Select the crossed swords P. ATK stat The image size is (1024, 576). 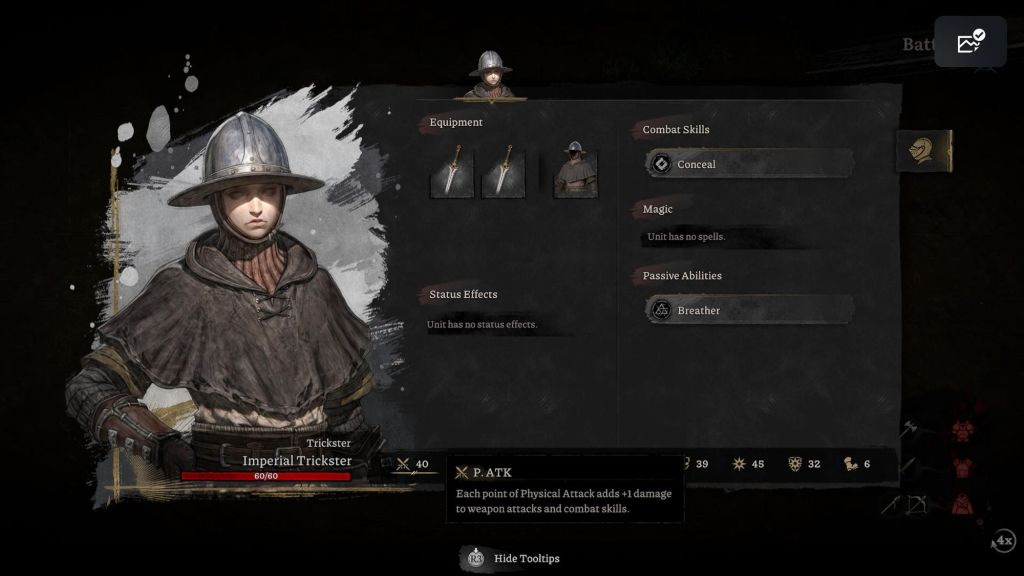(412, 464)
